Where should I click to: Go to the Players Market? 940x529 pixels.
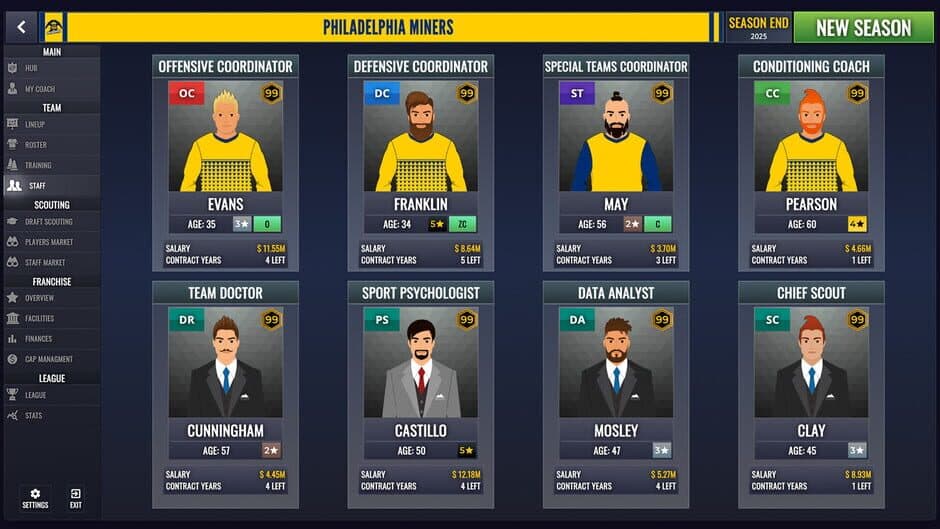(x=50, y=242)
